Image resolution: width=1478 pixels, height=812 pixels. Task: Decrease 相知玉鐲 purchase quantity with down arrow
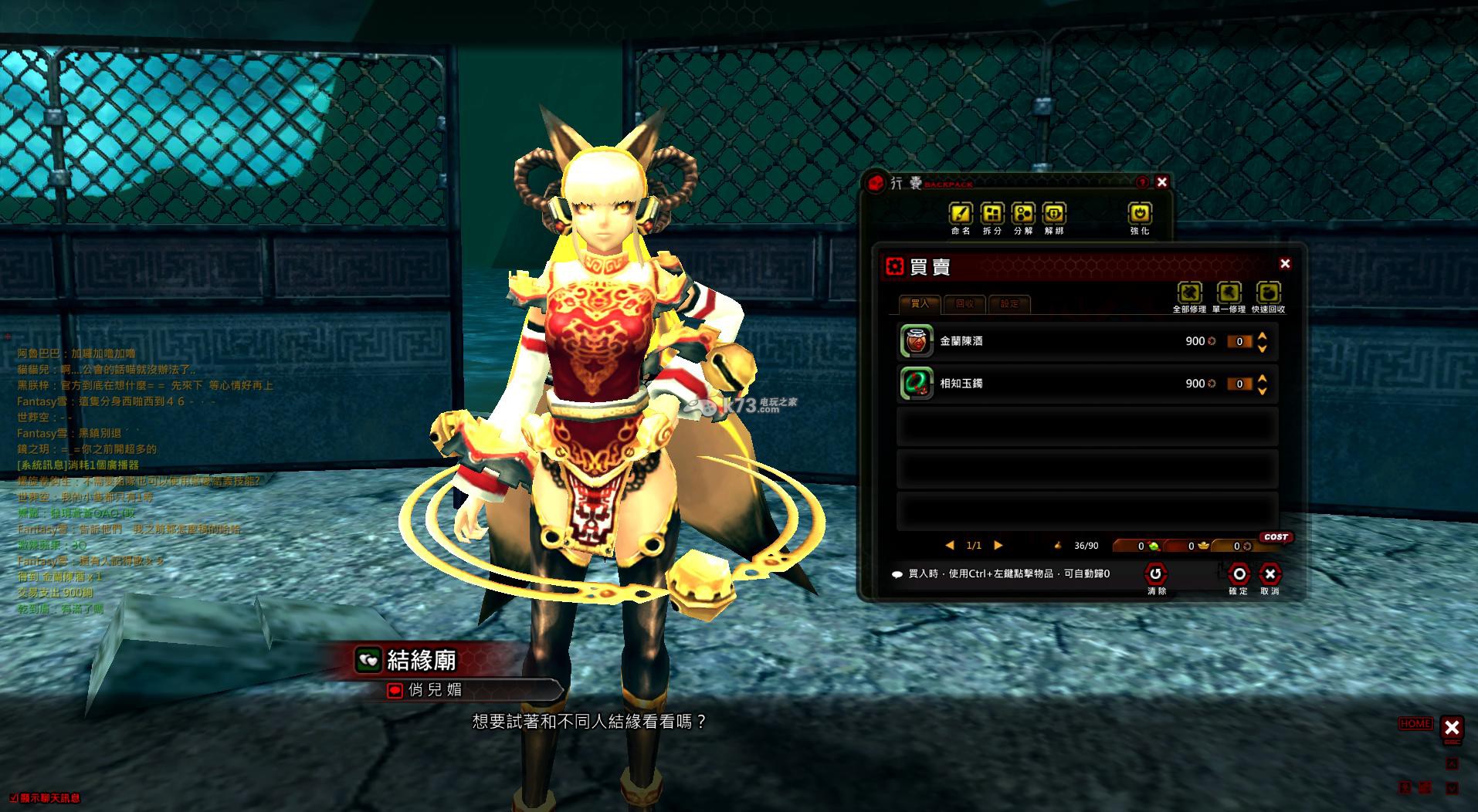tap(1263, 391)
